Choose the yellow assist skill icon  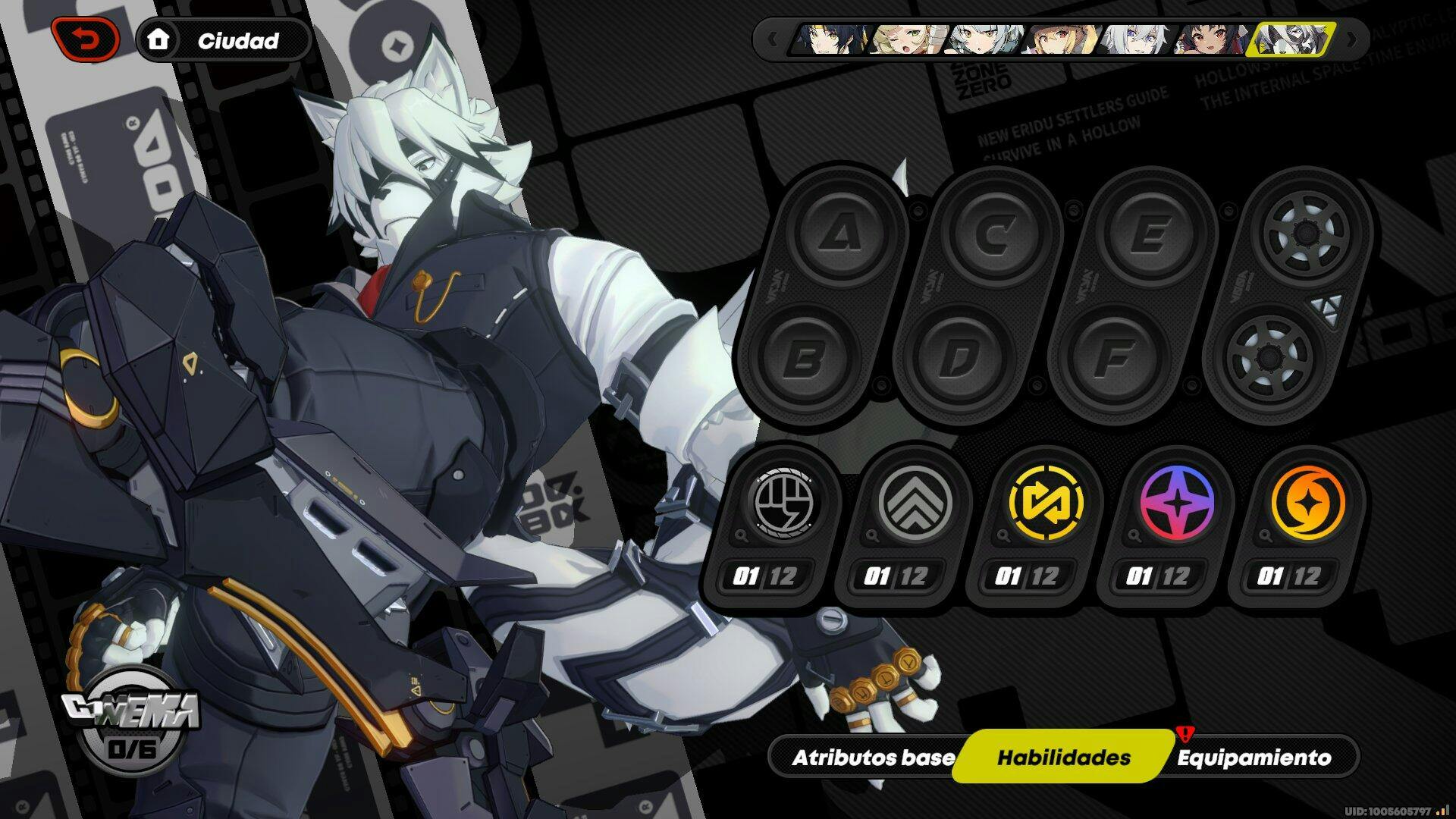point(1044,503)
